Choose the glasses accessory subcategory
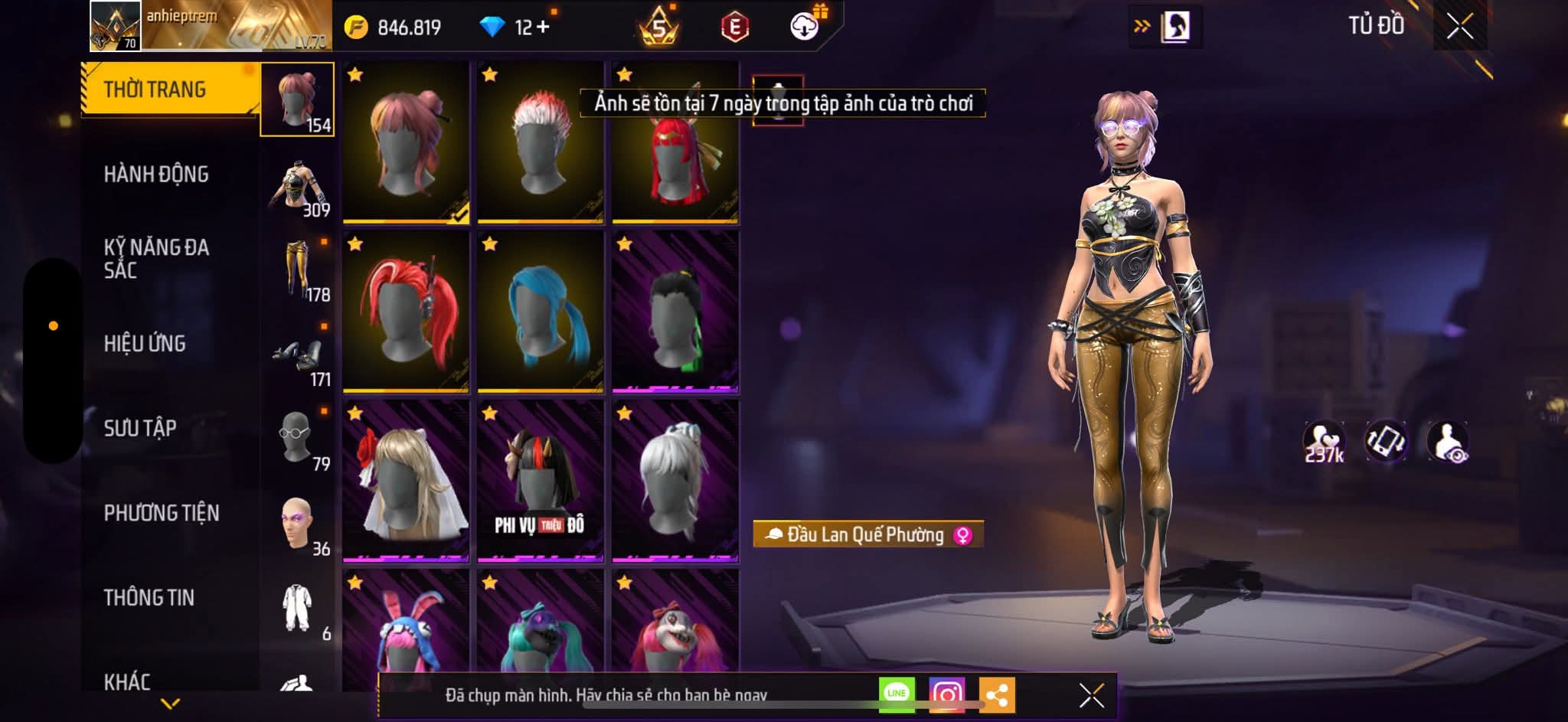 coord(297,438)
